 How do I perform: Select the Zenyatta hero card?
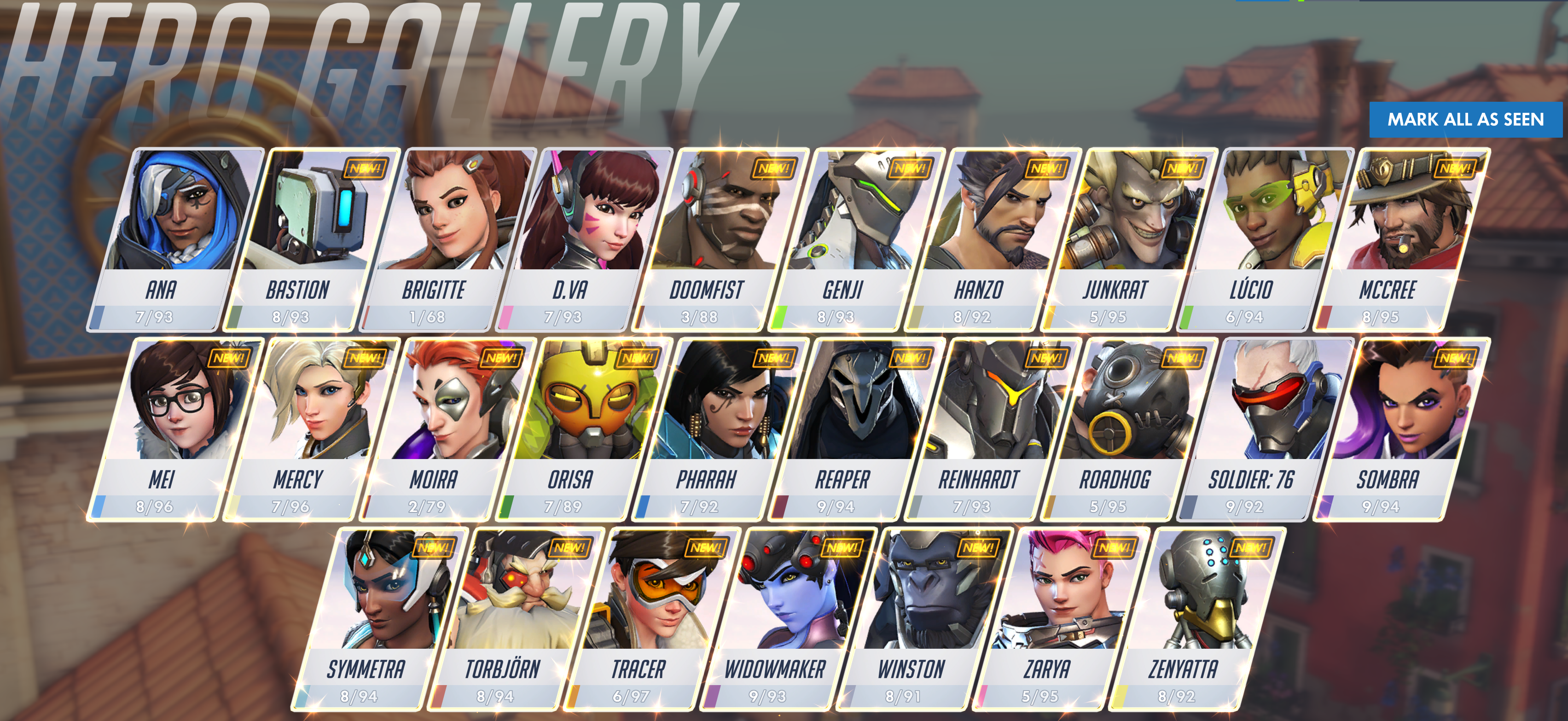pyautogui.click(x=1184, y=609)
